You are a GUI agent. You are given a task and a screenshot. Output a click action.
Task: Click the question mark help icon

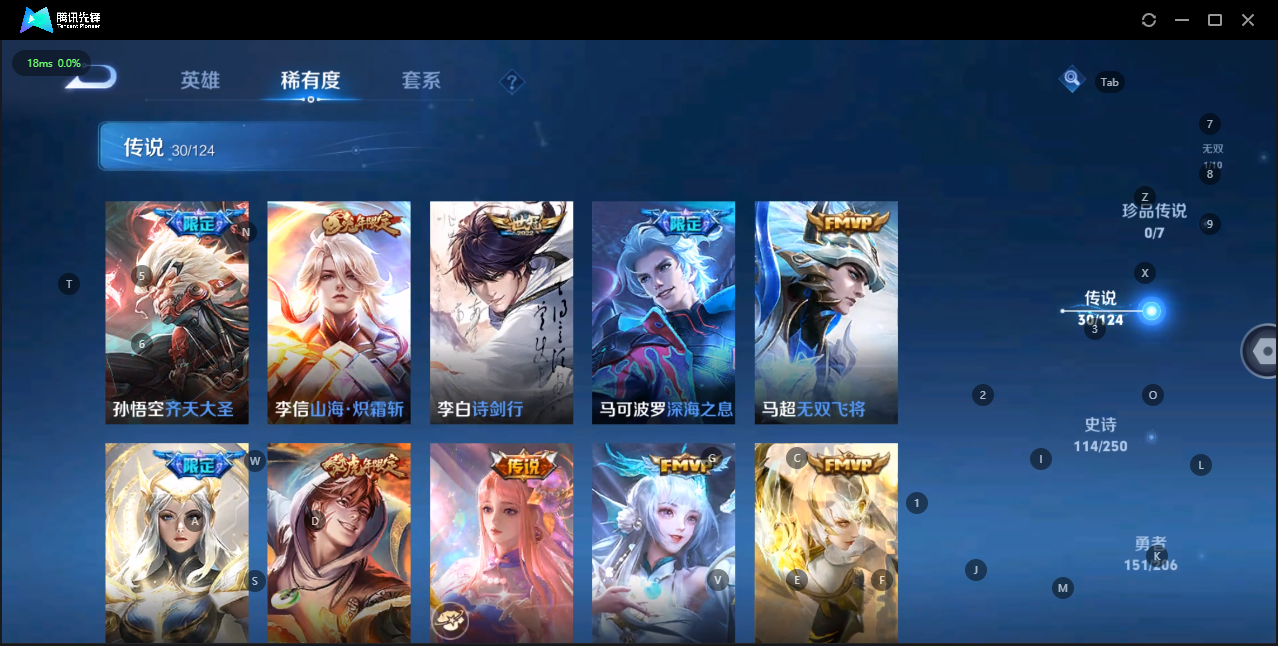point(512,82)
